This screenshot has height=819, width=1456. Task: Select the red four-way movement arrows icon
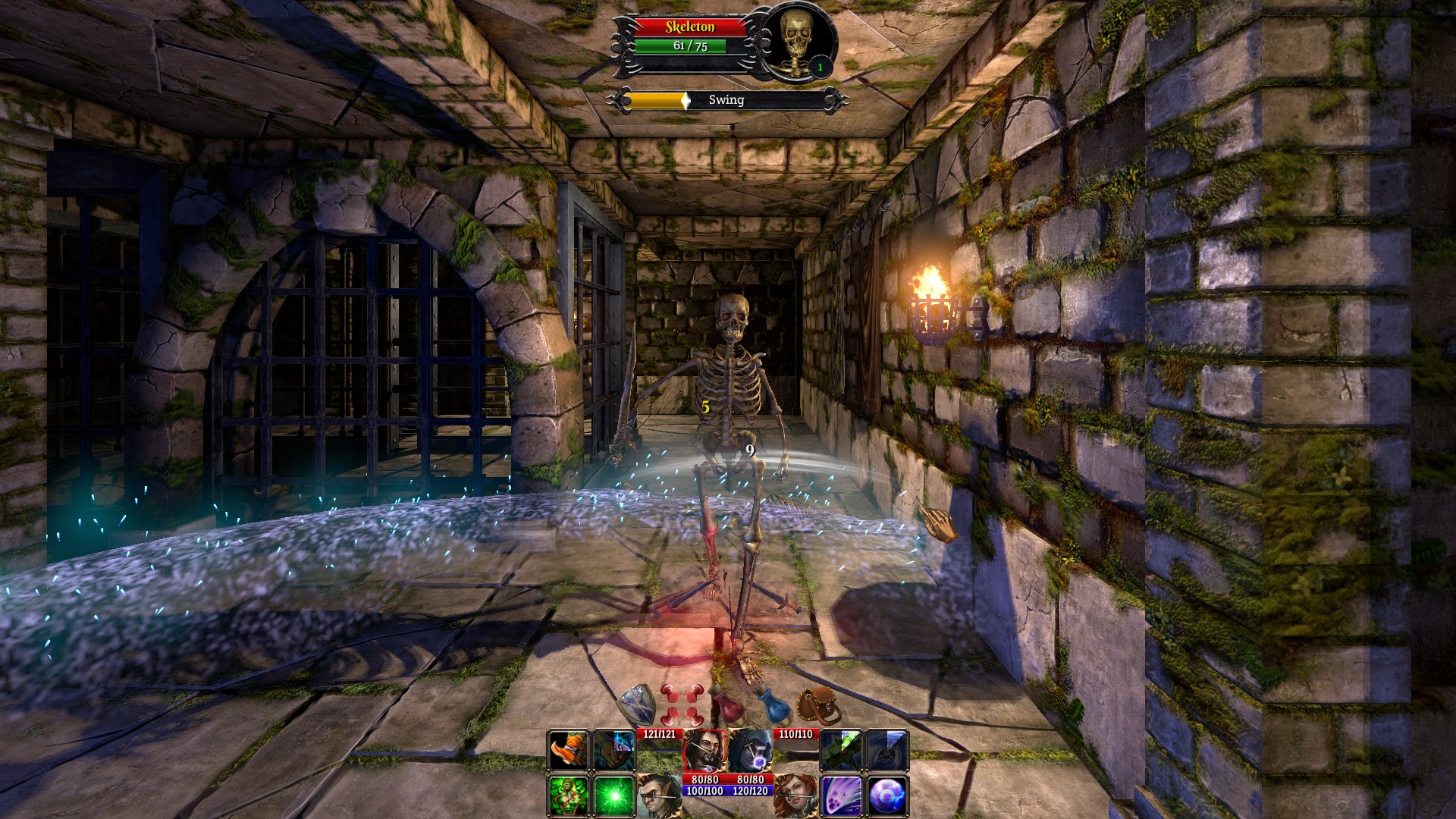point(681,704)
